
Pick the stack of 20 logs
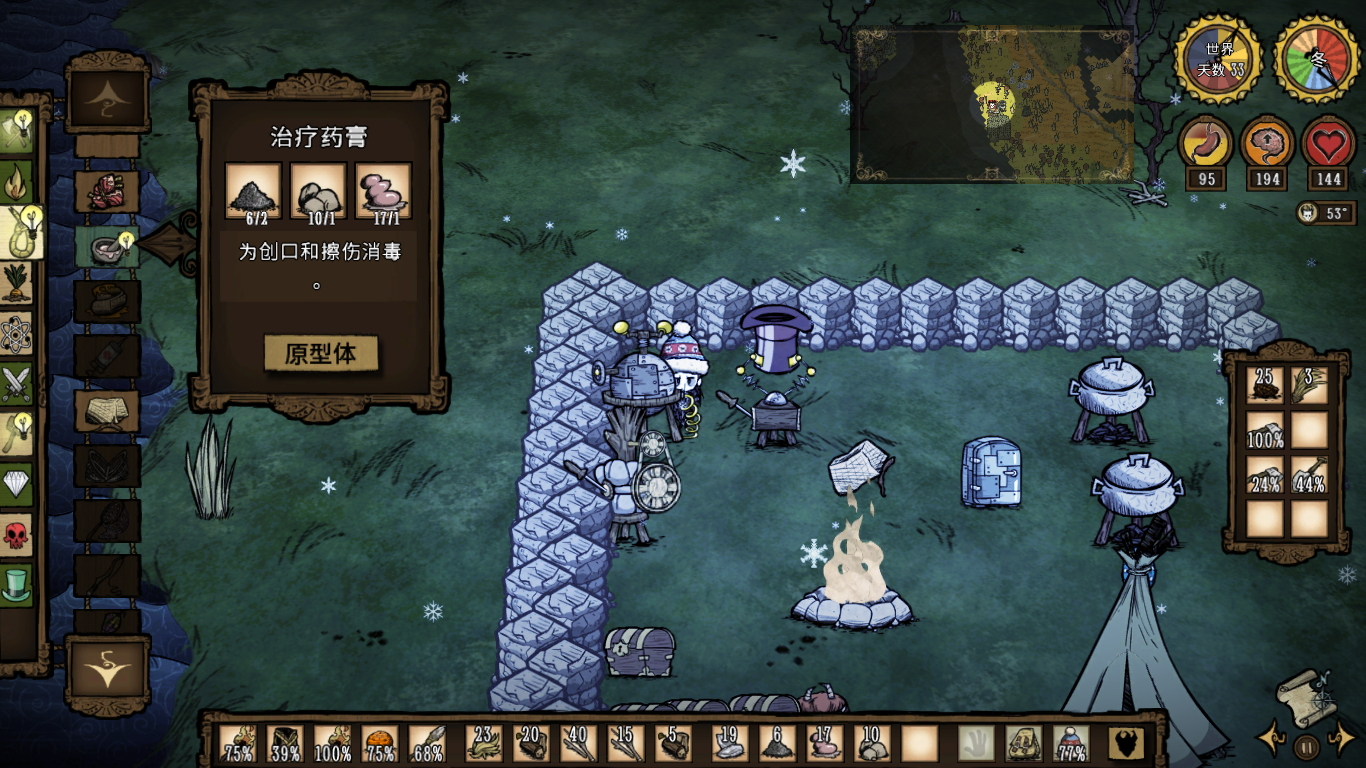tap(531, 744)
